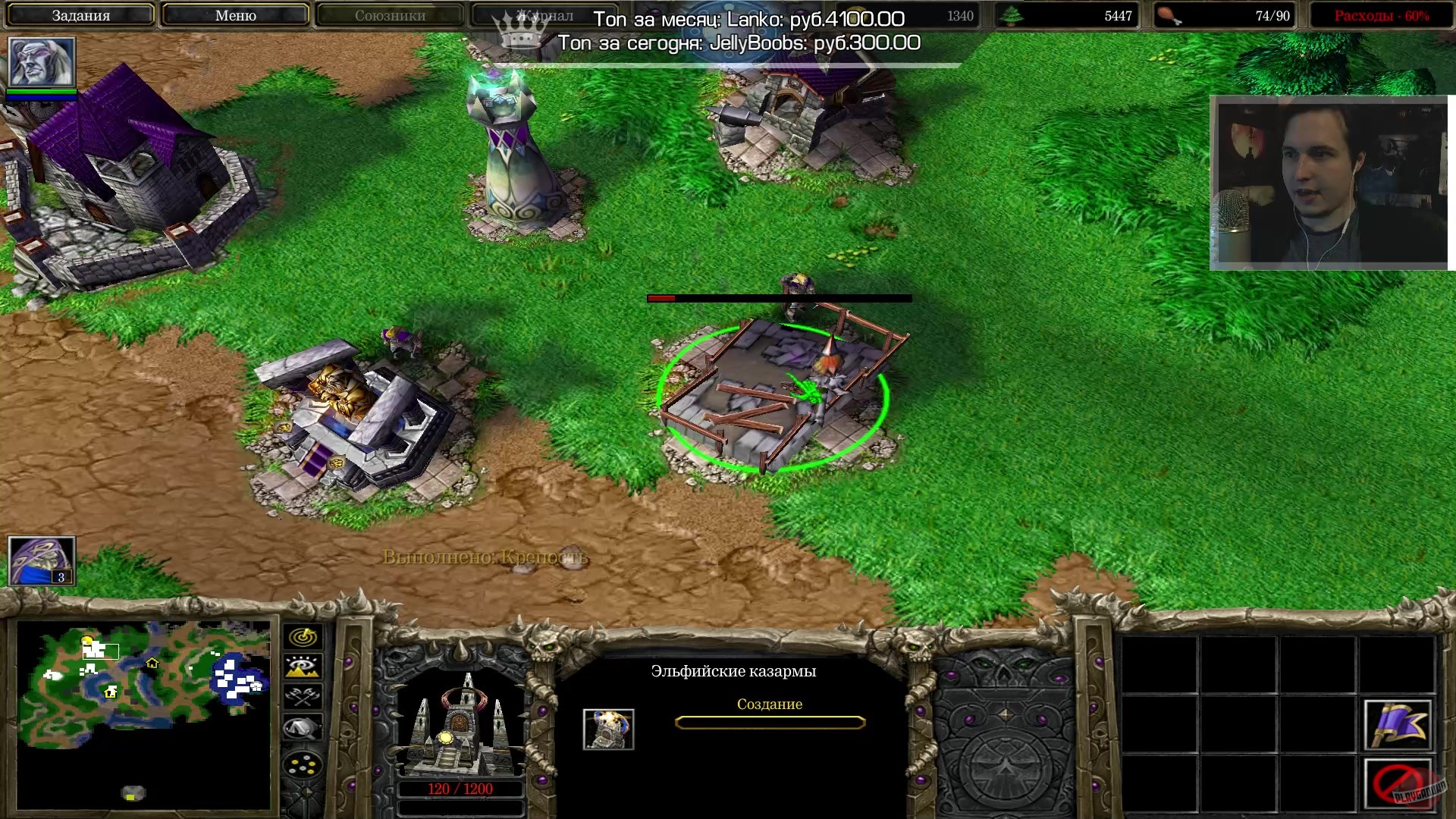Select the level 3 hero icon above the minimap
Screen dimensions: 1456x819
(x=40, y=560)
